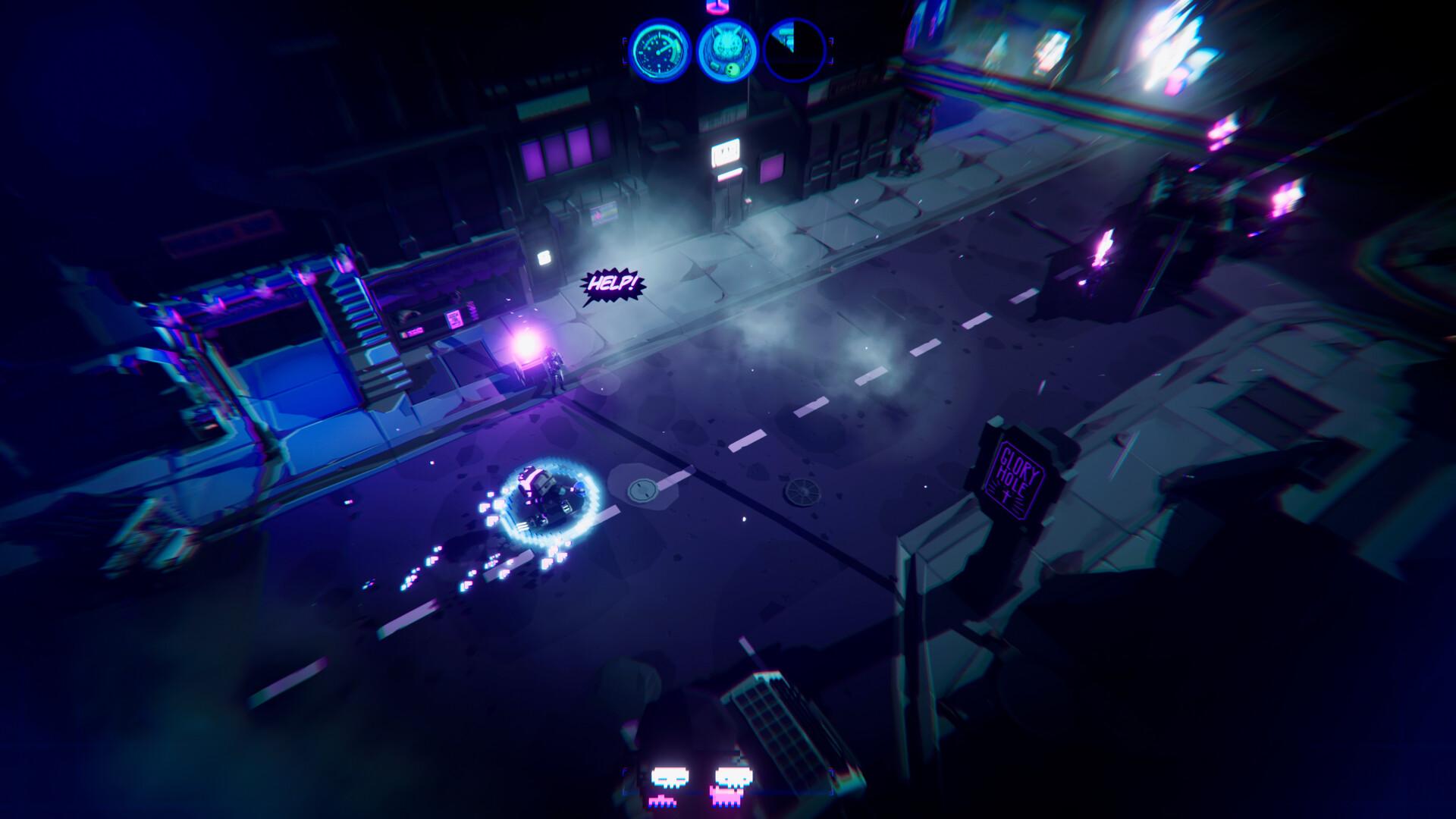The image size is (1456, 819).
Task: Open the radar minimap circle in the HUD
Action: [794, 51]
